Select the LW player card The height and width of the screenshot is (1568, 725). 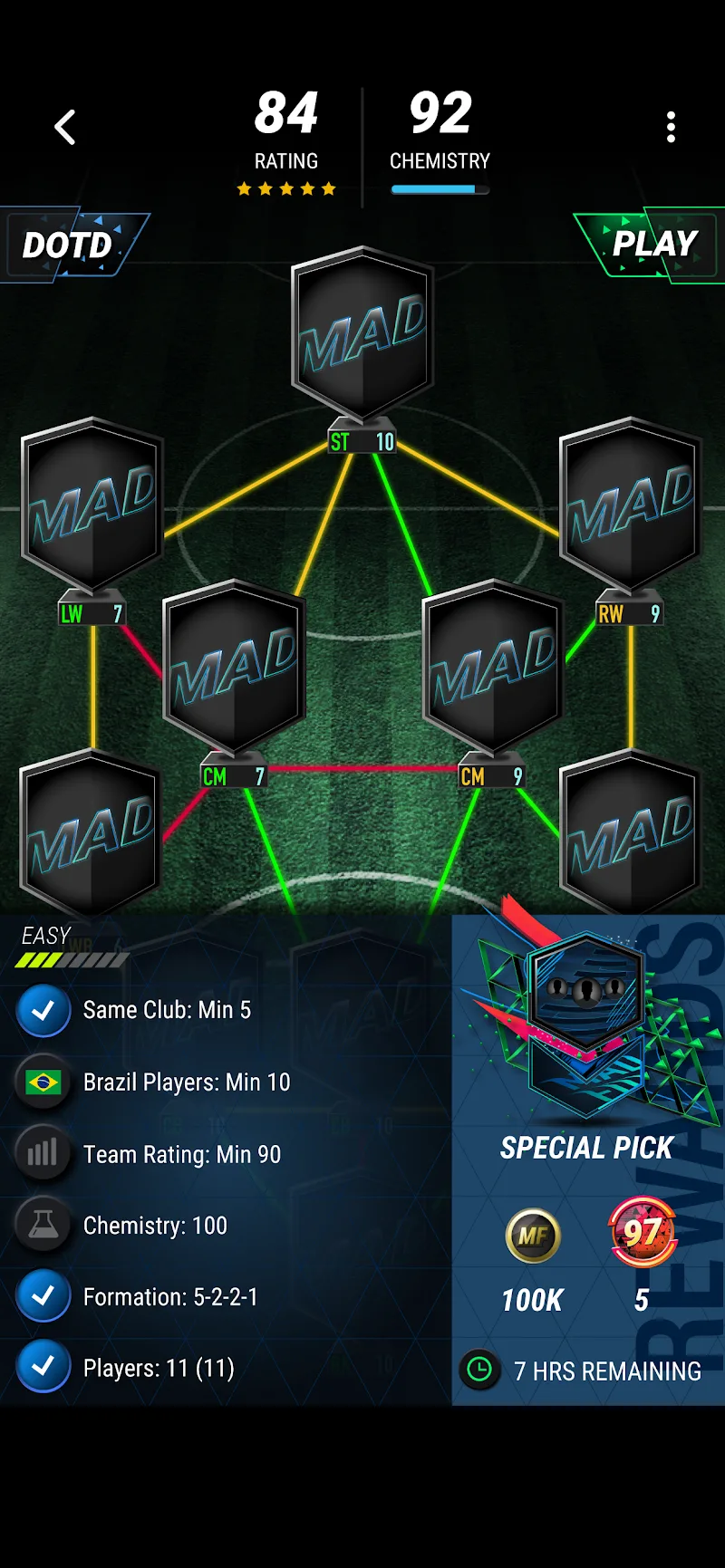92,505
